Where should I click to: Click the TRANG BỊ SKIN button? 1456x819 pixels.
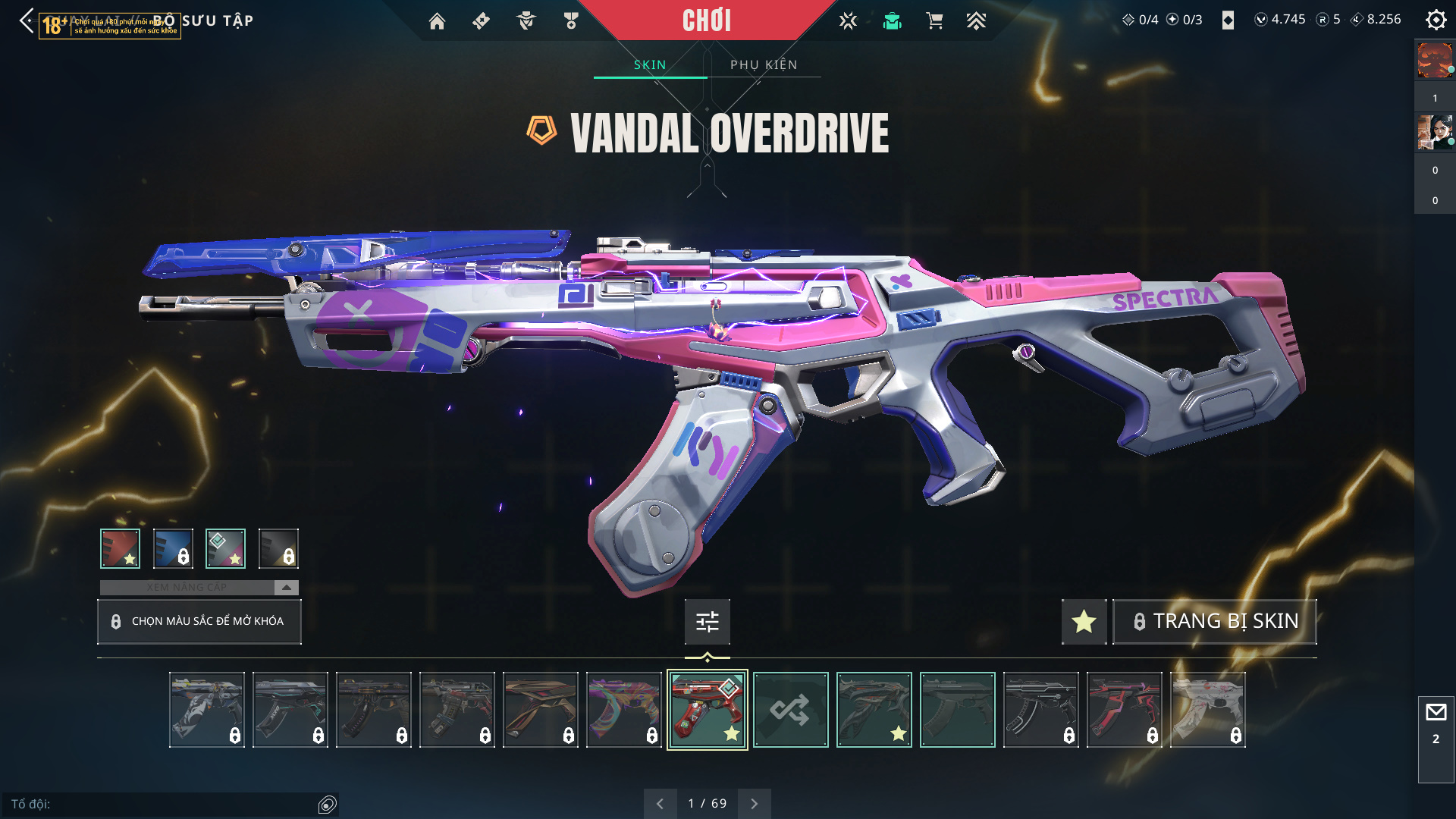pos(1215,622)
